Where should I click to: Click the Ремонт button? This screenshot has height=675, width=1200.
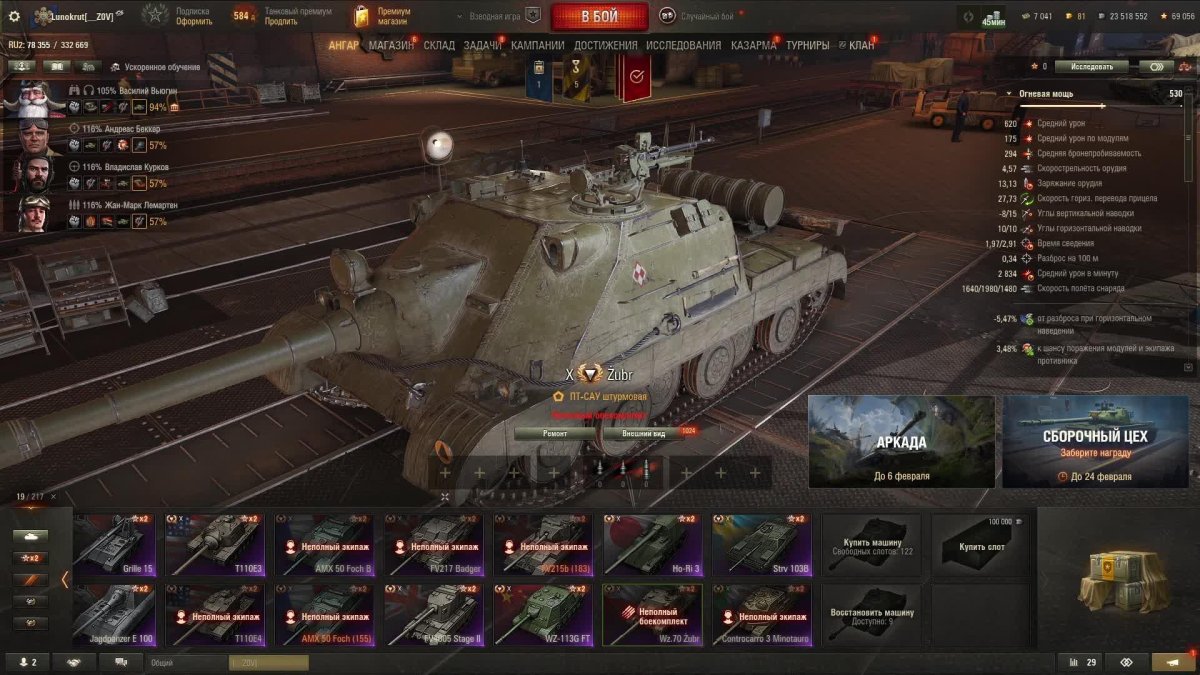[x=555, y=434]
